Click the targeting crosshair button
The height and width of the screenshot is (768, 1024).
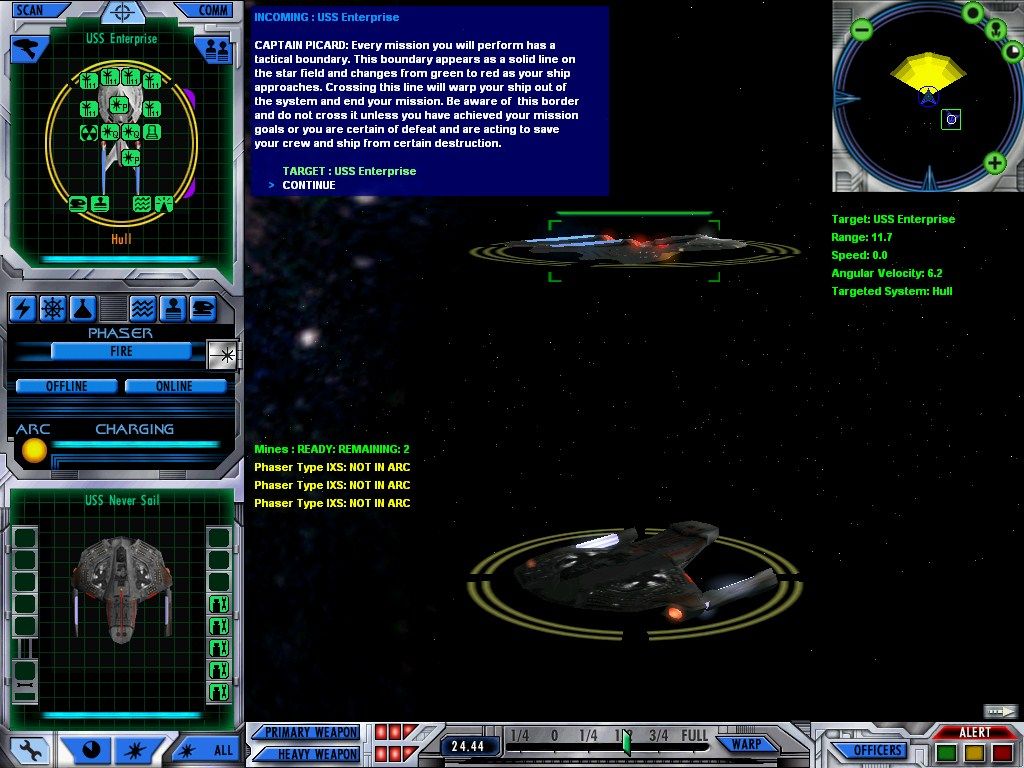[123, 13]
